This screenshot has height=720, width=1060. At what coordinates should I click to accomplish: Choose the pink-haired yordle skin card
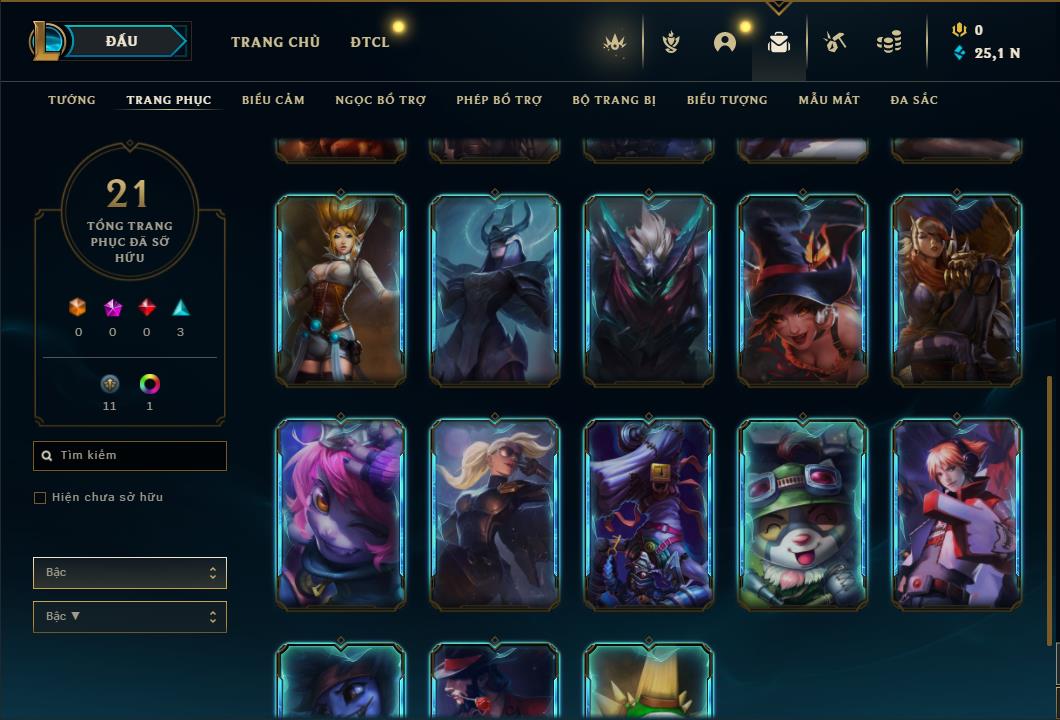click(341, 514)
